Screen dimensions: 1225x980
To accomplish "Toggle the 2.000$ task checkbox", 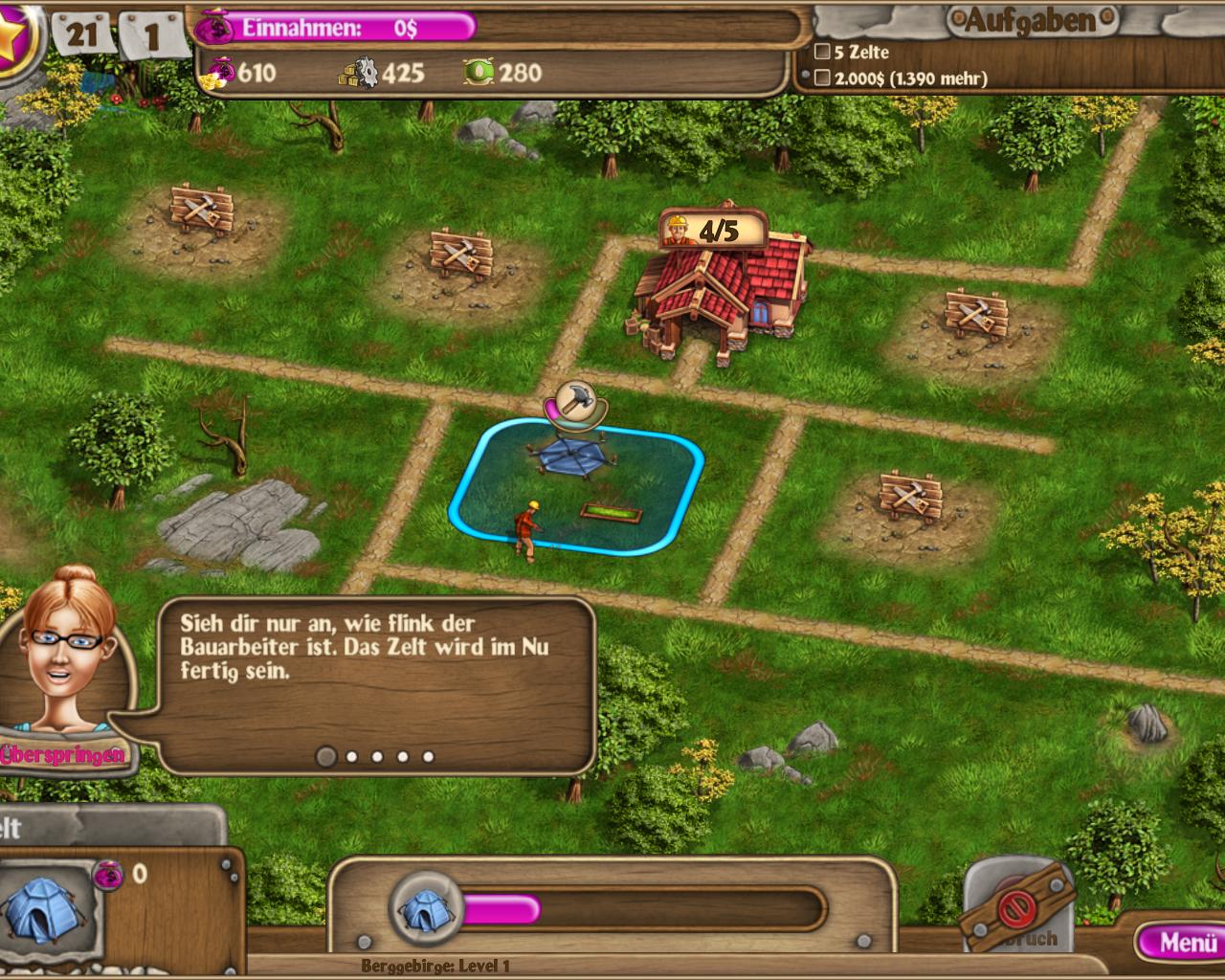I will pos(821,78).
